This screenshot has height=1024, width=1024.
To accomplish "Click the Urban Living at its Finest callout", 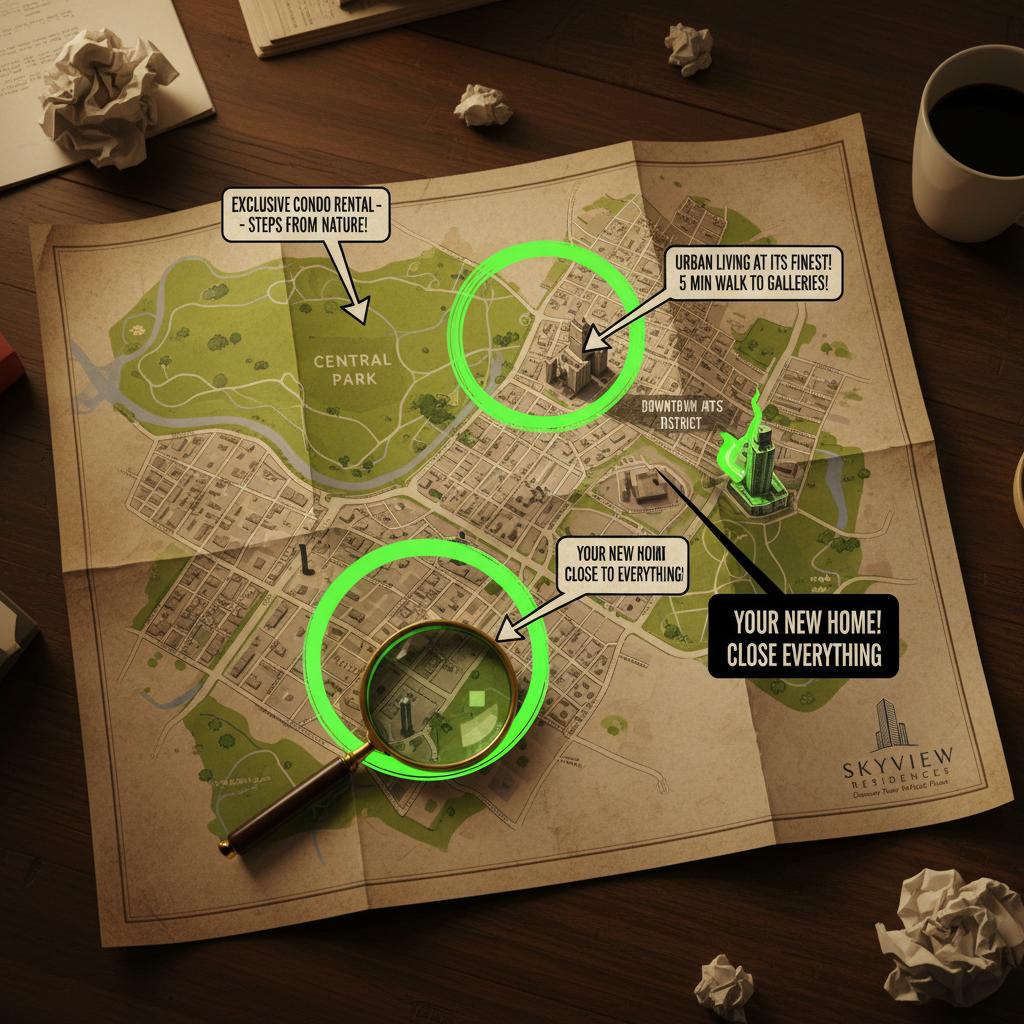I will click(x=753, y=270).
